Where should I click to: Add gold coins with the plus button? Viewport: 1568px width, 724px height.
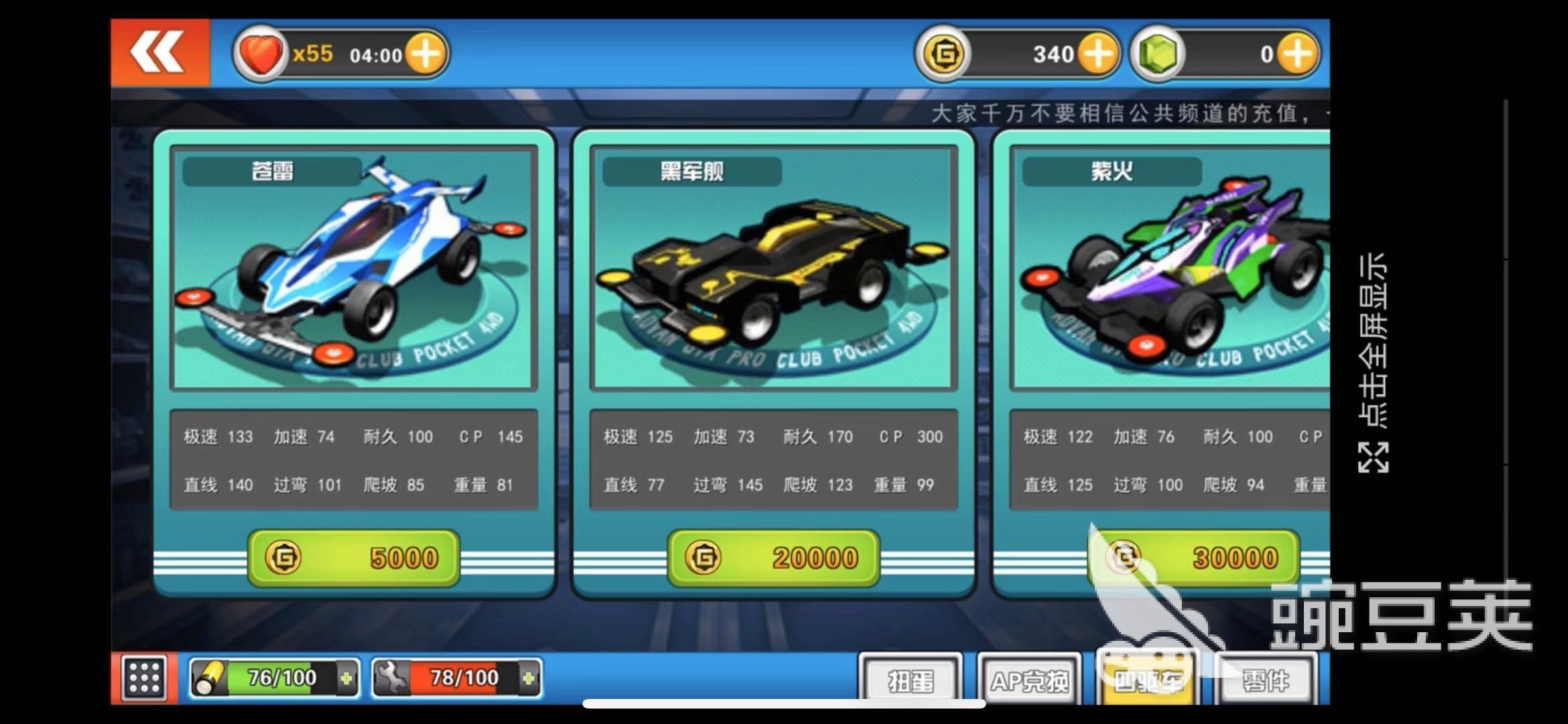1097,54
